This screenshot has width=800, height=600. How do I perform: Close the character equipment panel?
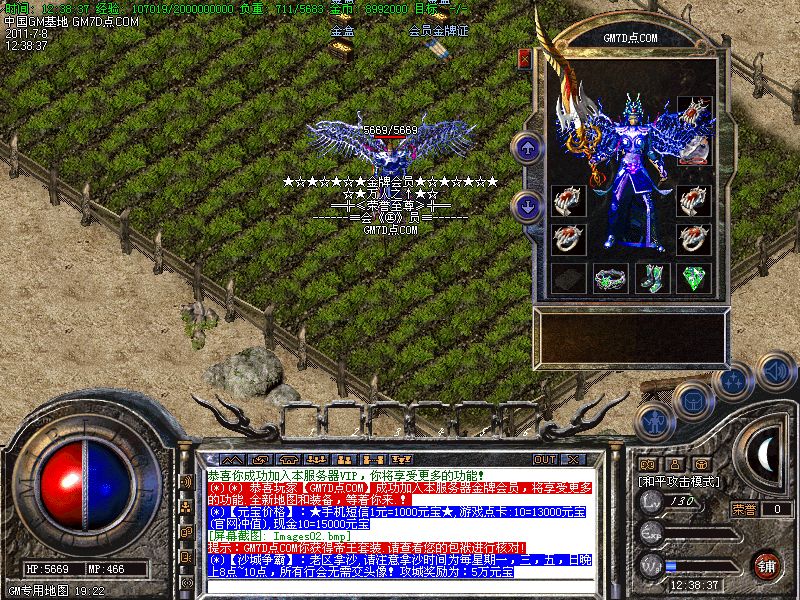(524, 58)
